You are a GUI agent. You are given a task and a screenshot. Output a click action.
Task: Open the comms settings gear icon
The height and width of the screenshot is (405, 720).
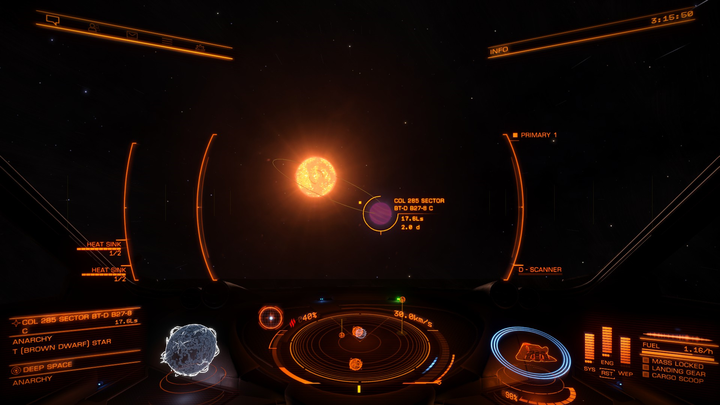(x=200, y=47)
